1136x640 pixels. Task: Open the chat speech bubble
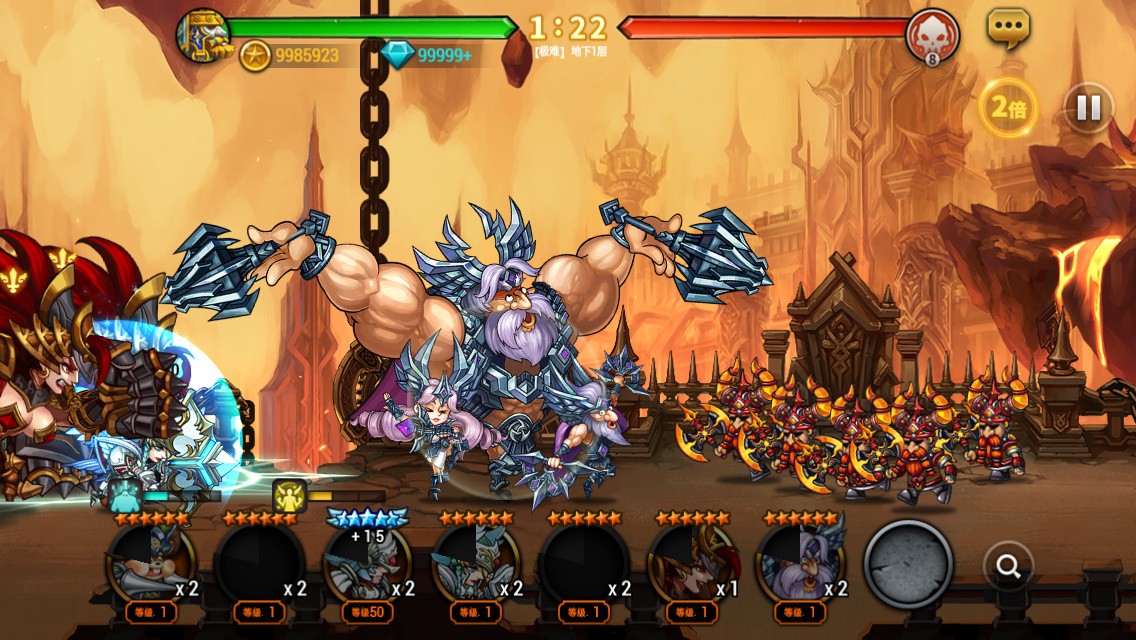[x=1008, y=28]
